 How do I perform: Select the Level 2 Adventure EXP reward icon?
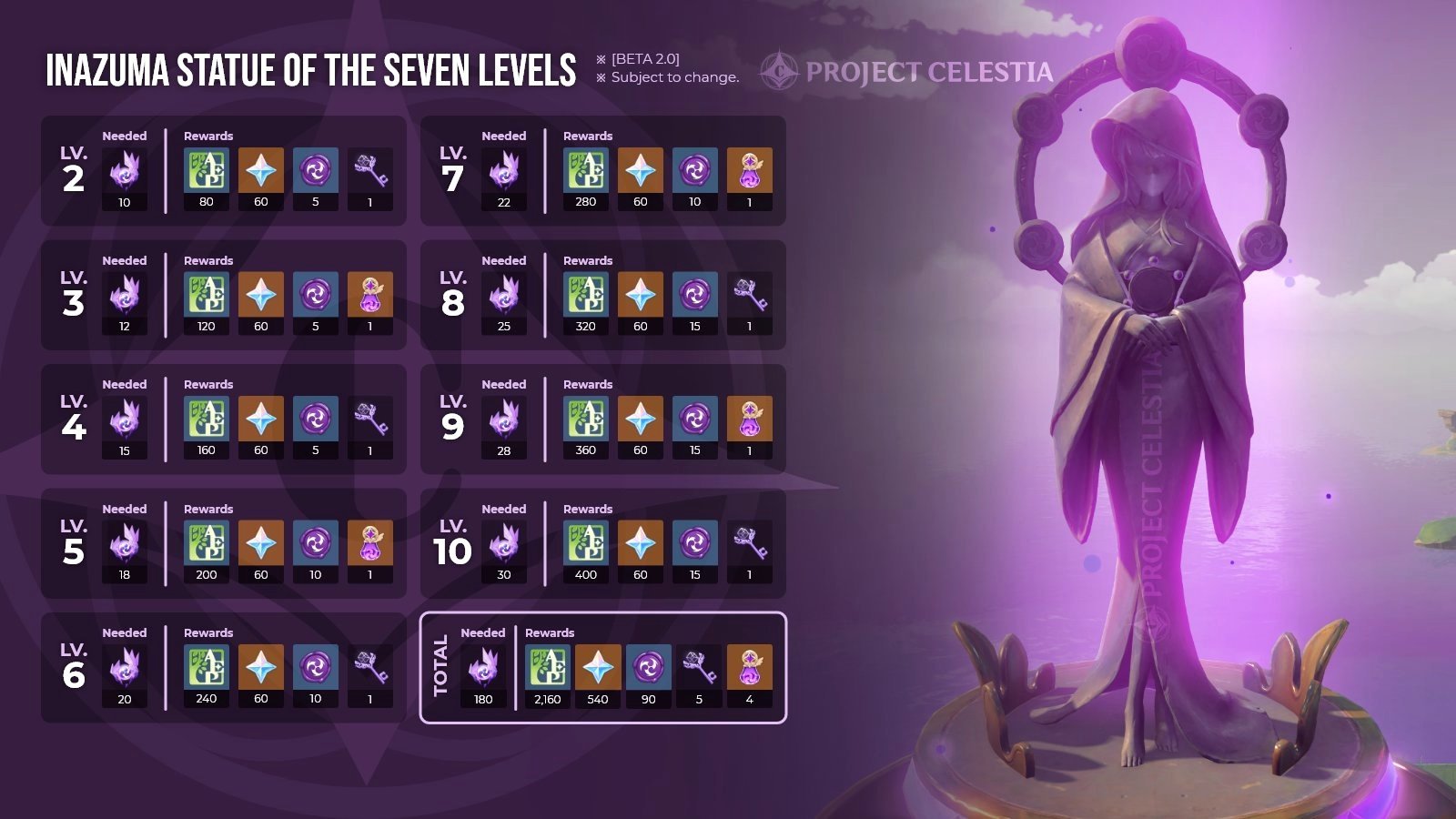tap(207, 170)
